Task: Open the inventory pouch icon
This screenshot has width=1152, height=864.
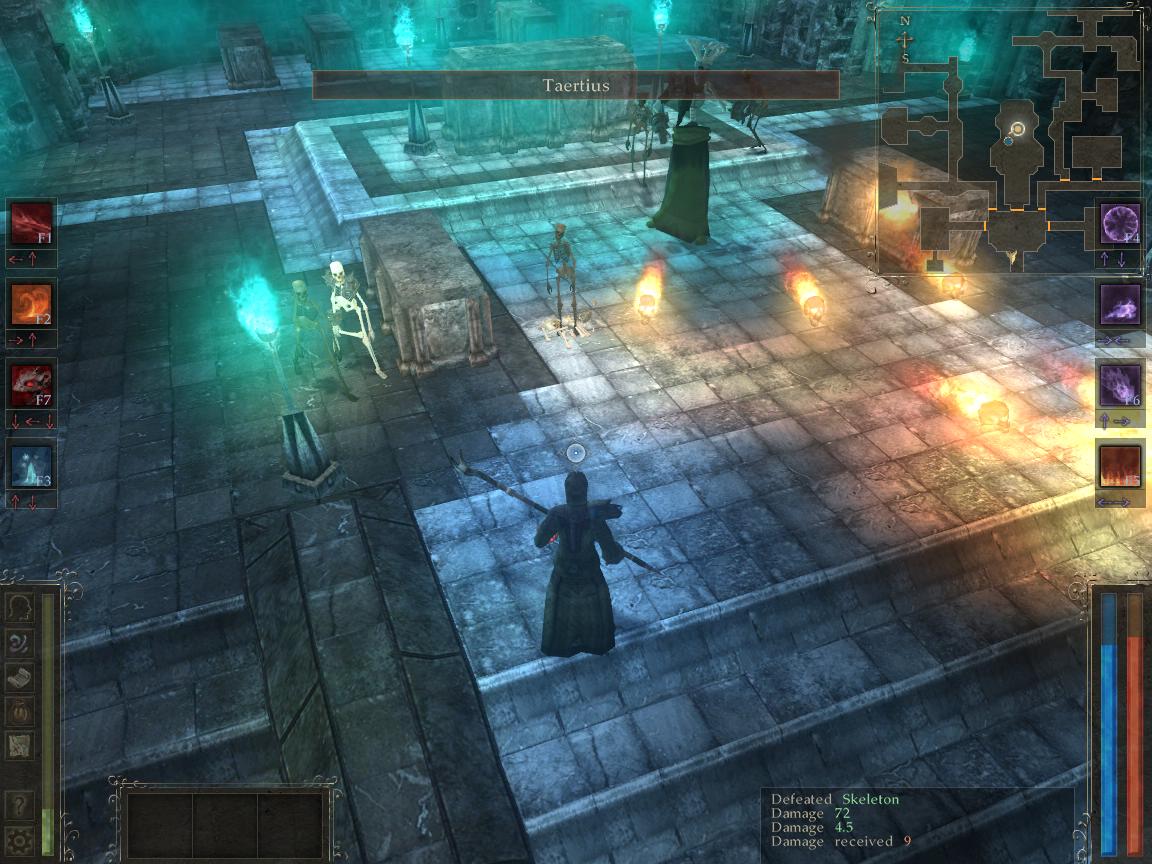Action: pyautogui.click(x=19, y=710)
